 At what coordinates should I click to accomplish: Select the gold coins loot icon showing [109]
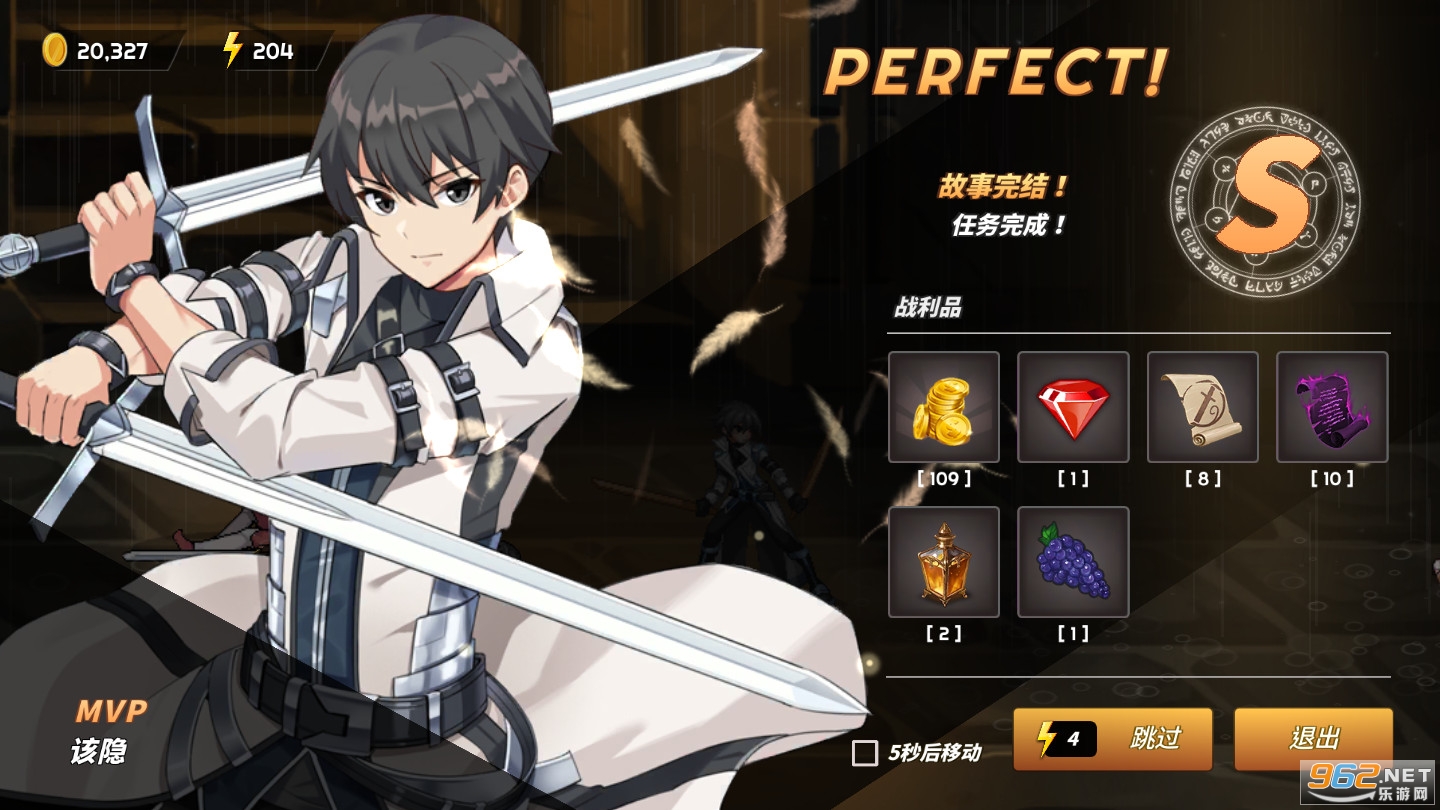pyautogui.click(x=944, y=407)
